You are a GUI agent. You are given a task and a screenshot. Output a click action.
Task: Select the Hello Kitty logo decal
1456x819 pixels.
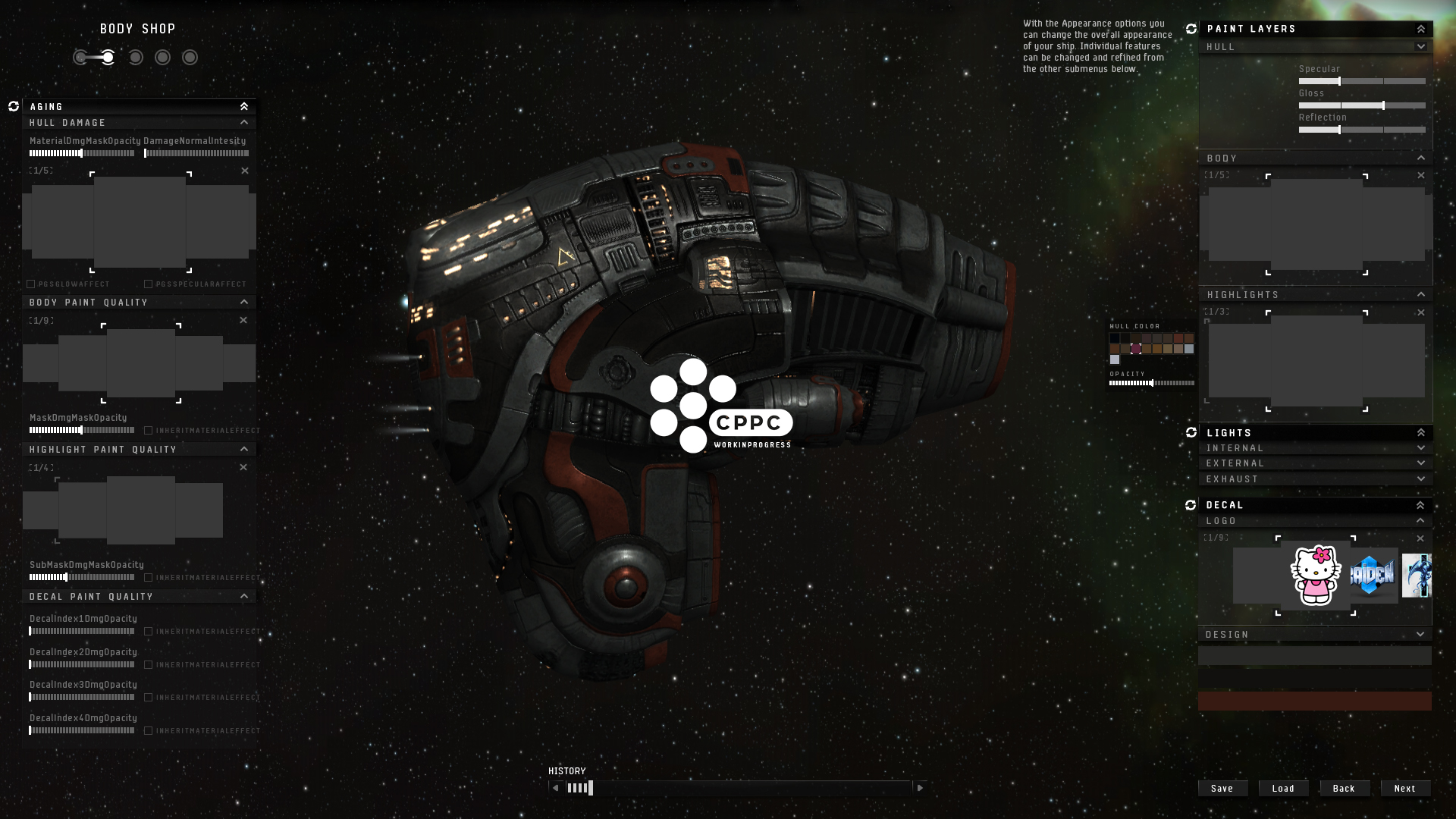coord(1316,576)
